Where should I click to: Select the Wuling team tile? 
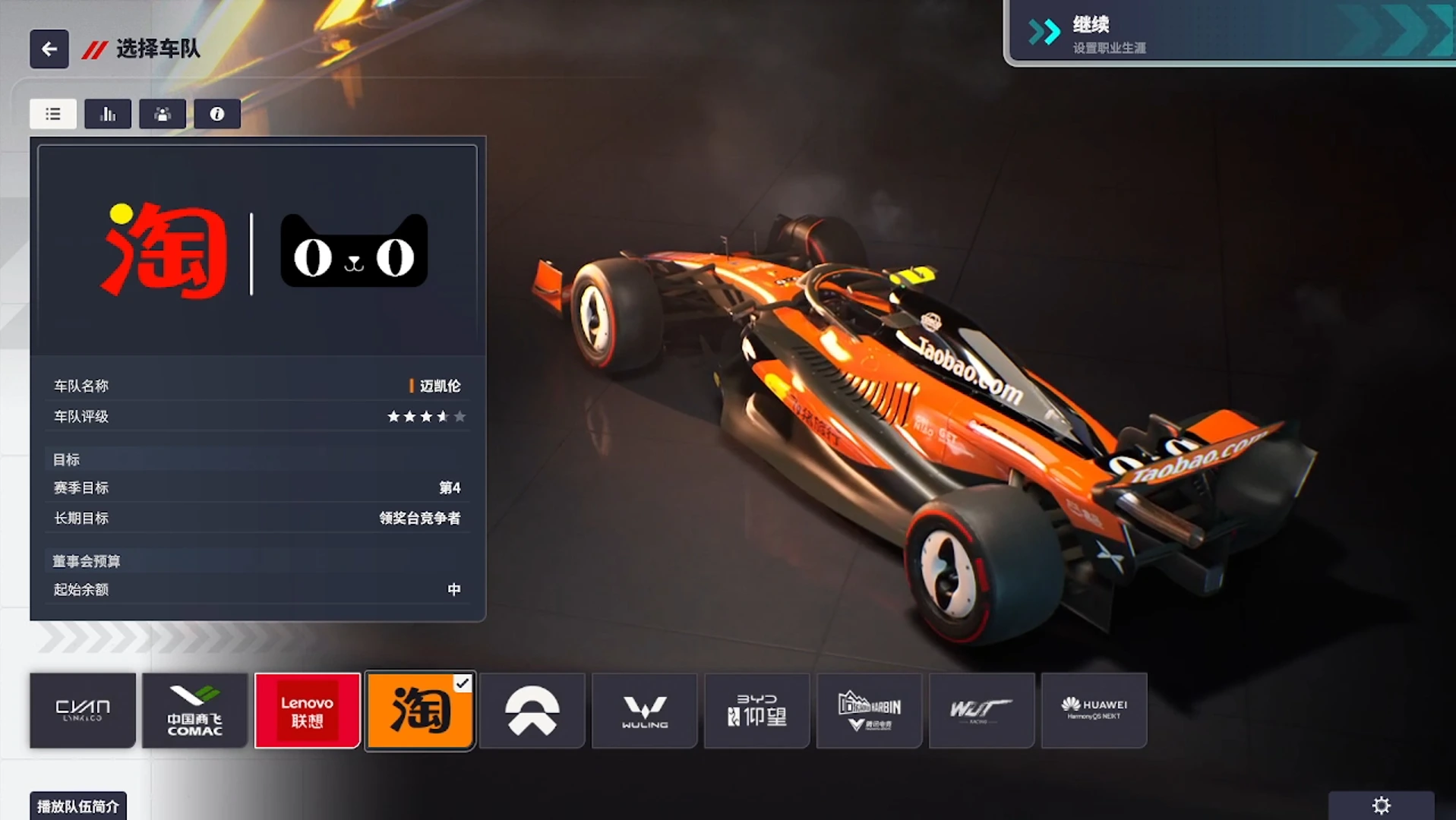coord(645,711)
